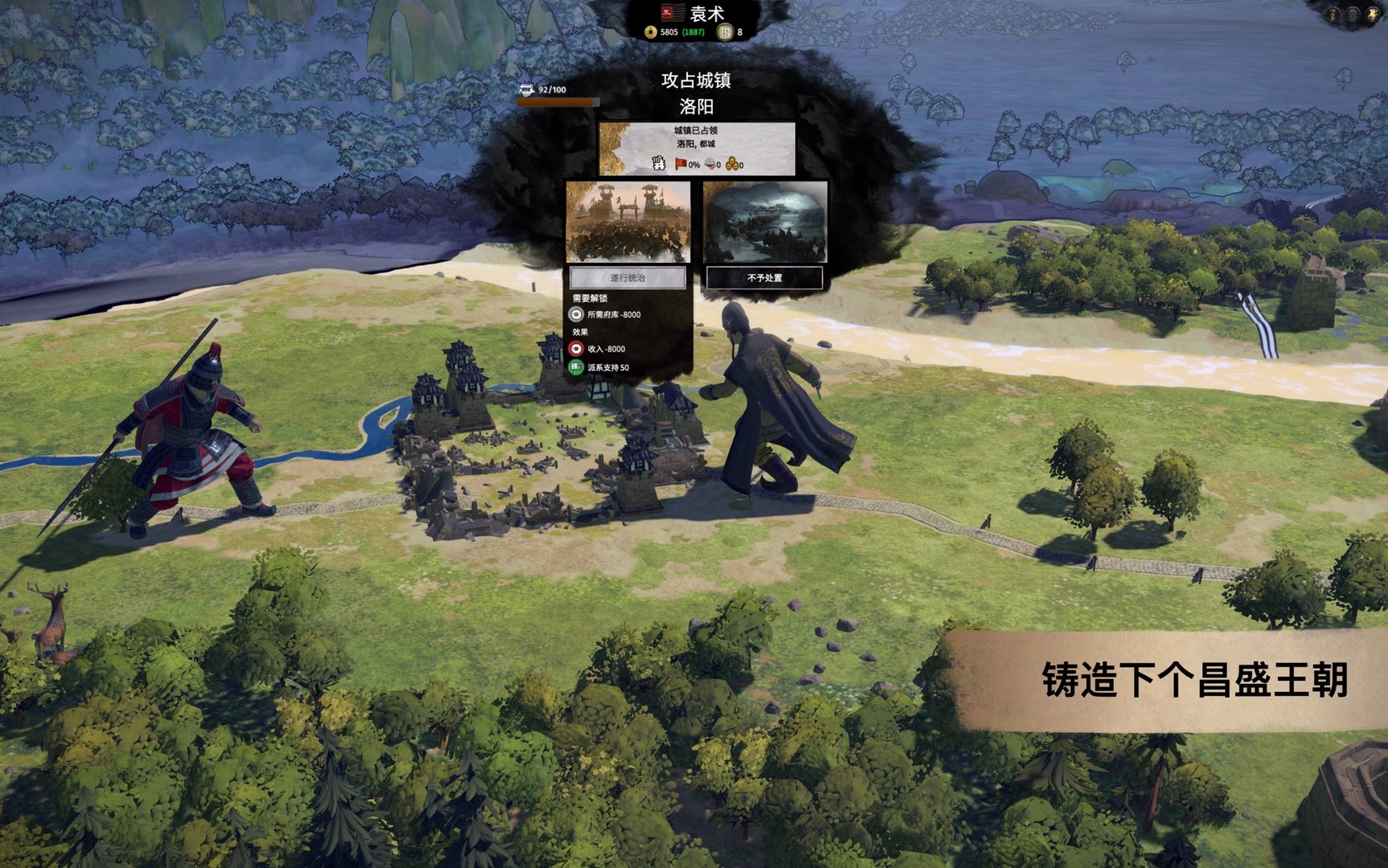
Task: Click the 遂行统治 siege artwork thumbnail
Action: (628, 222)
